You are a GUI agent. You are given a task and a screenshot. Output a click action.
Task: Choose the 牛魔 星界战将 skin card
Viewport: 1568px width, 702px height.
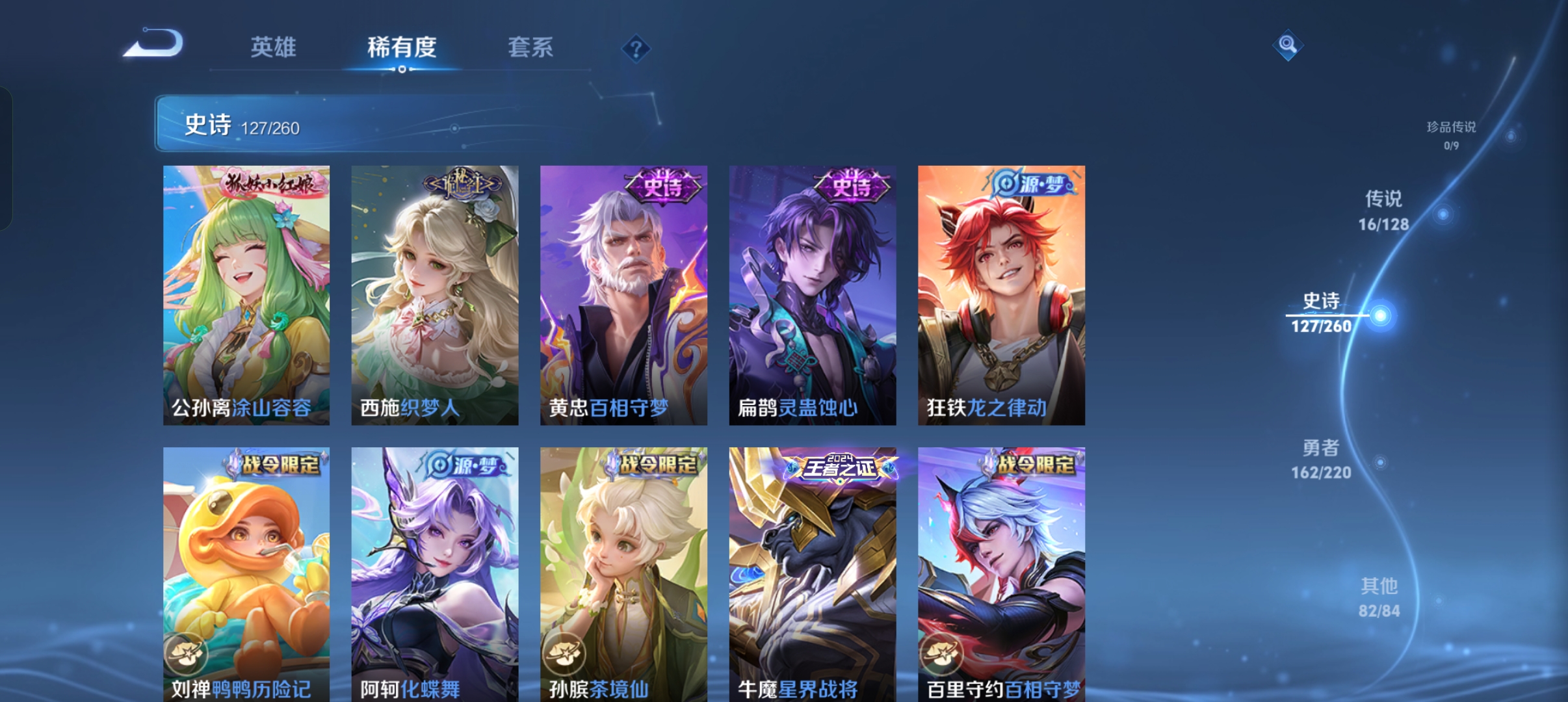(813, 573)
